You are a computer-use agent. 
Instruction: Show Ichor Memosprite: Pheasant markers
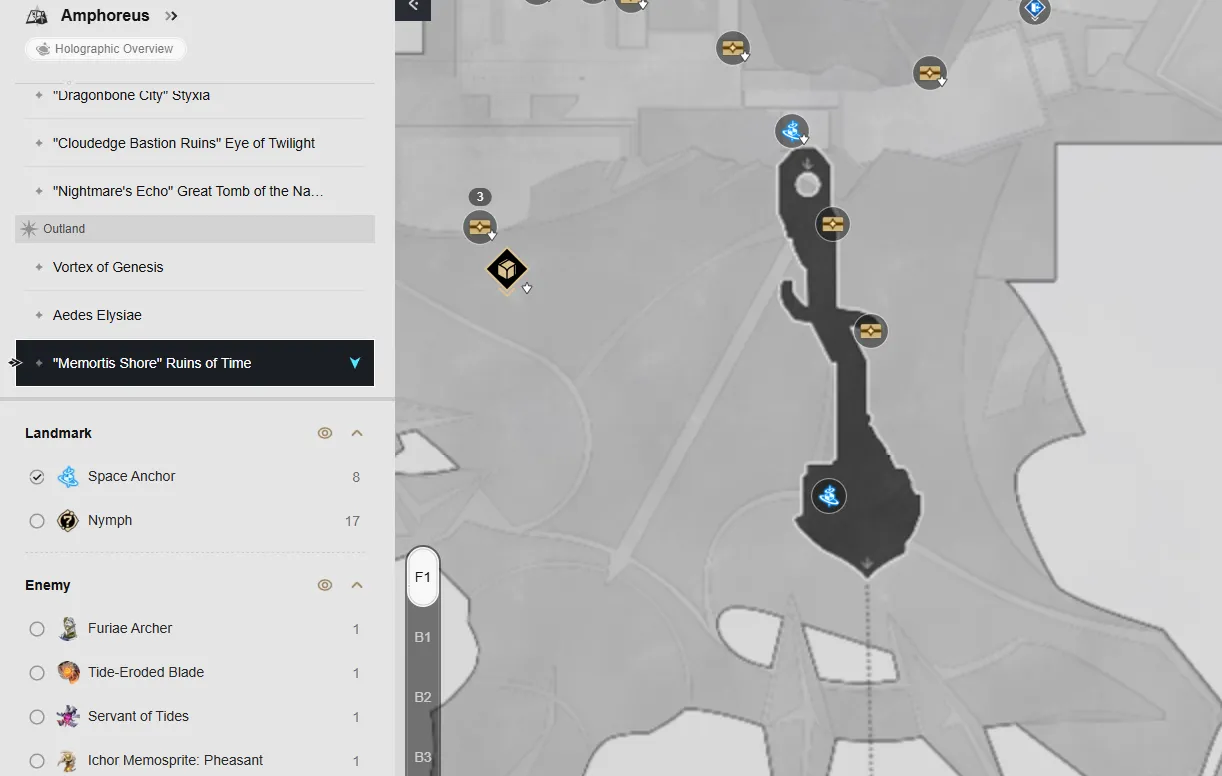click(37, 761)
